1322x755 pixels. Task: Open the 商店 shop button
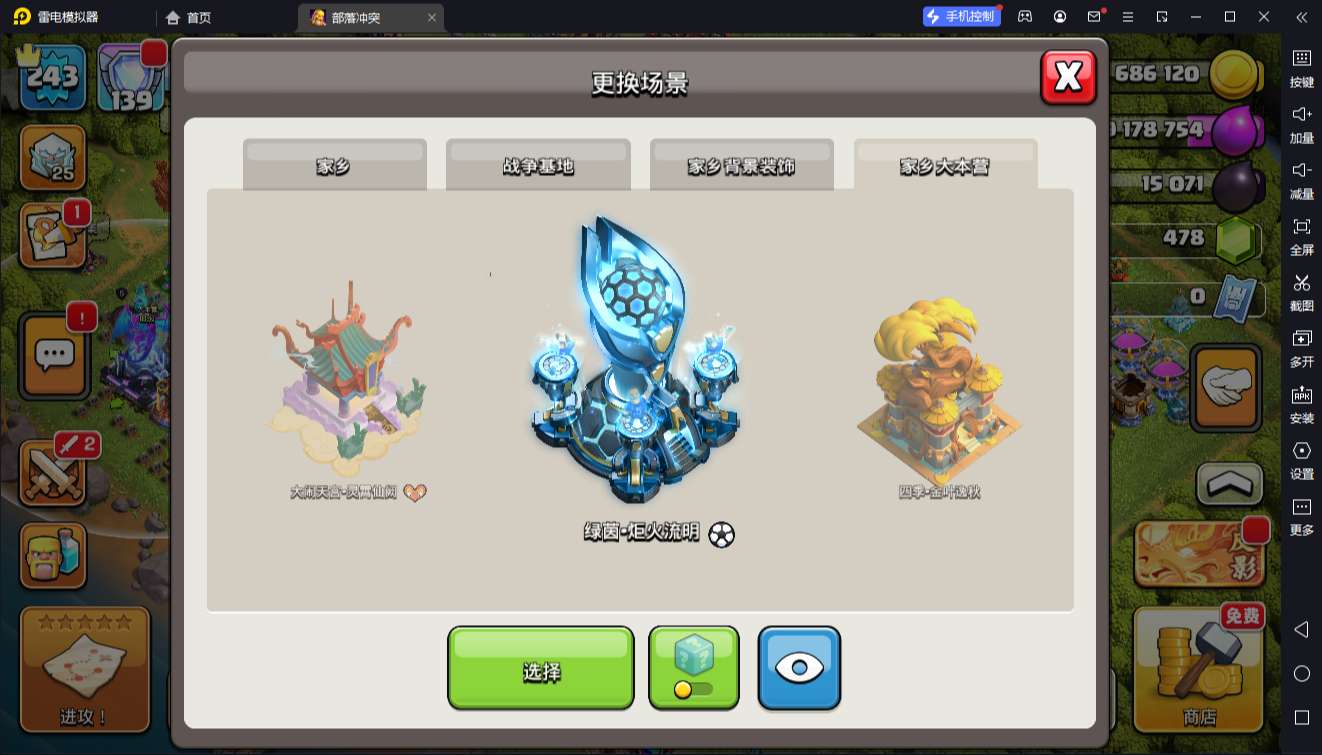point(1199,669)
